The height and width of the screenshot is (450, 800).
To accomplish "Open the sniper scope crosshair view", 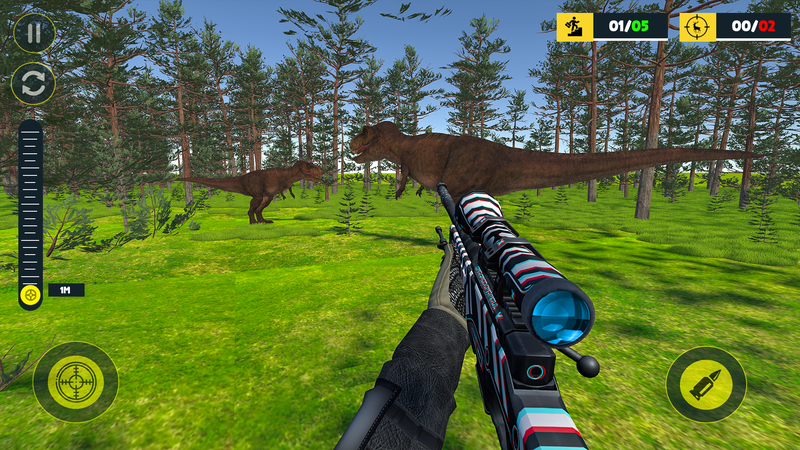I will (75, 382).
